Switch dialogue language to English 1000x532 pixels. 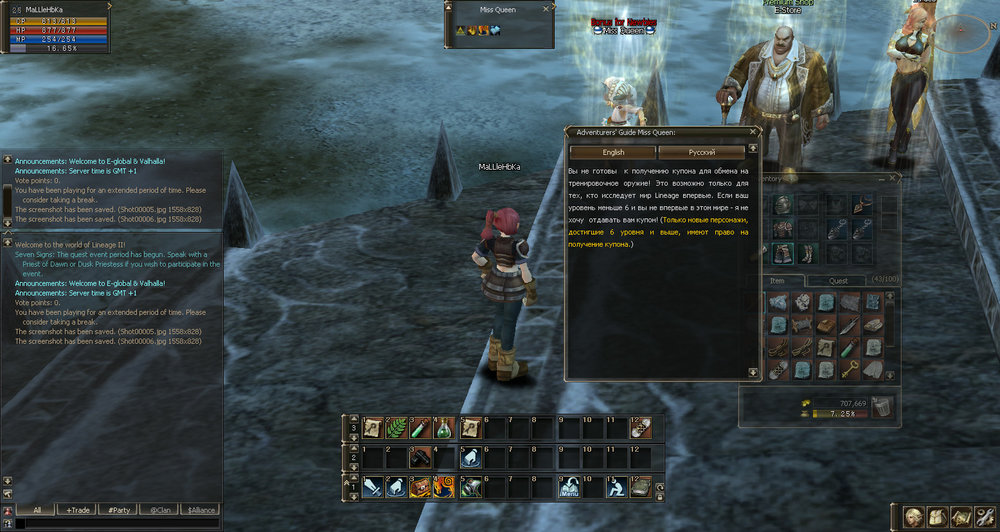pyautogui.click(x=613, y=152)
